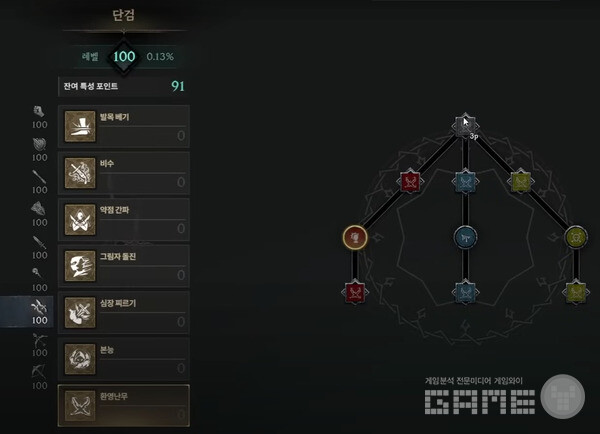600x434 pixels.
Task: Pick the upper blue square trait node
Action: [463, 181]
